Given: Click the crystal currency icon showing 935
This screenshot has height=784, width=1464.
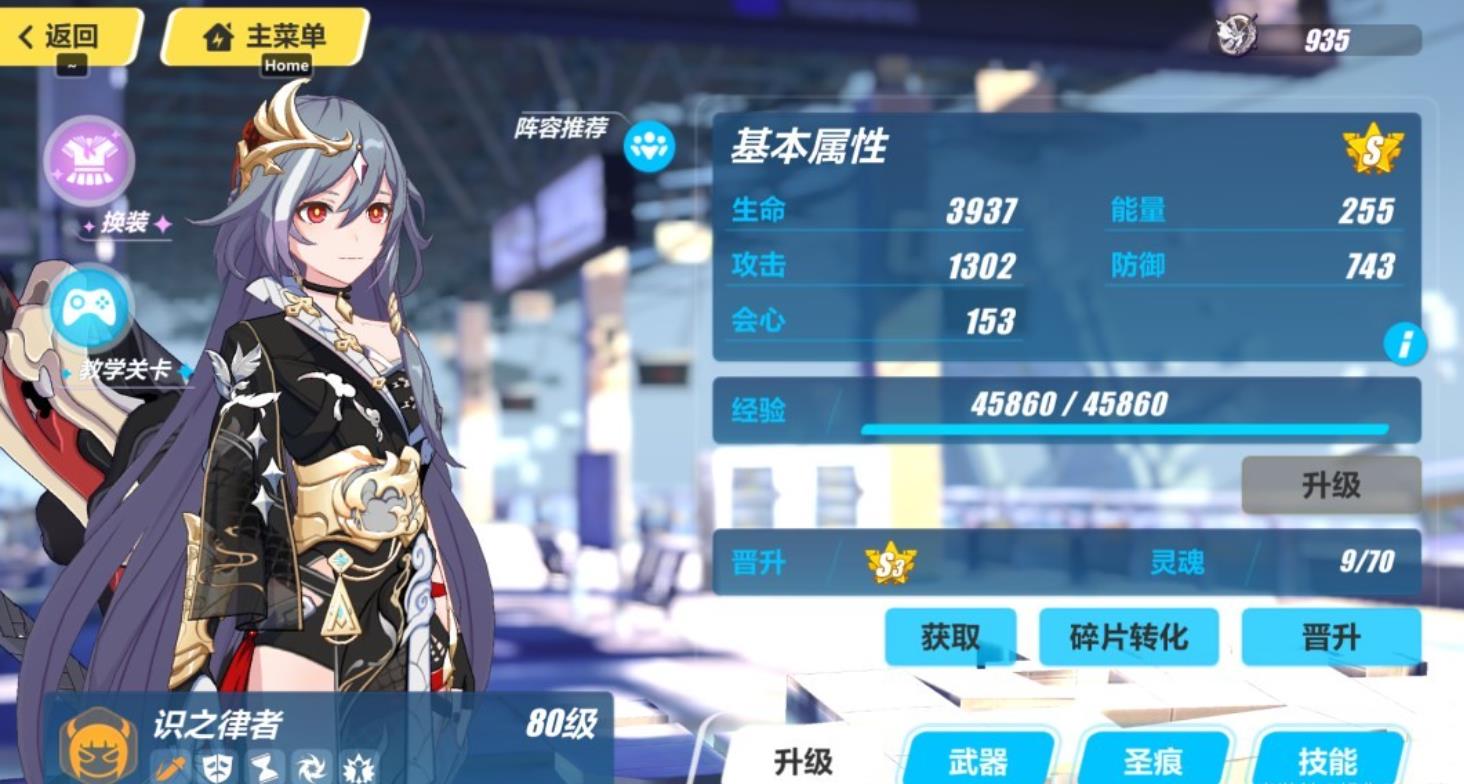Looking at the screenshot, I should point(1235,33).
